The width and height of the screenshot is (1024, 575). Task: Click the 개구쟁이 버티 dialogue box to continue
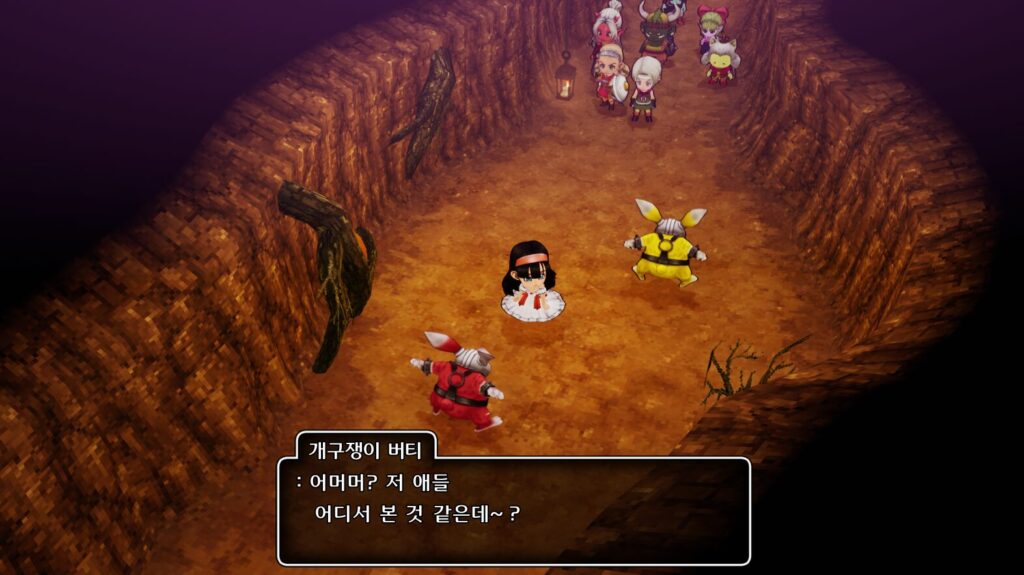pos(513,510)
